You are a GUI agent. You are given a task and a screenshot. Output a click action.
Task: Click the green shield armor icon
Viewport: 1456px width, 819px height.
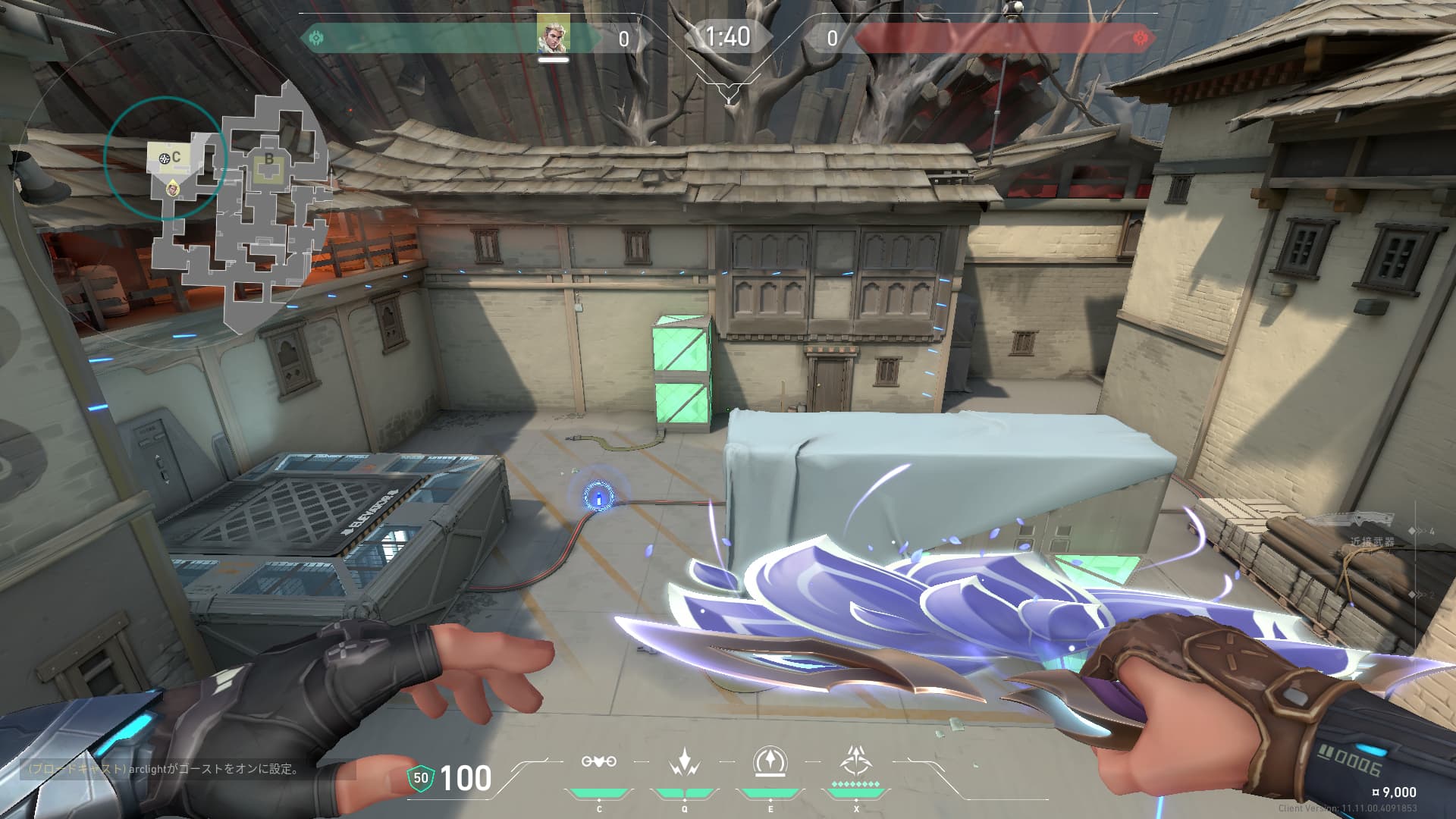420,777
